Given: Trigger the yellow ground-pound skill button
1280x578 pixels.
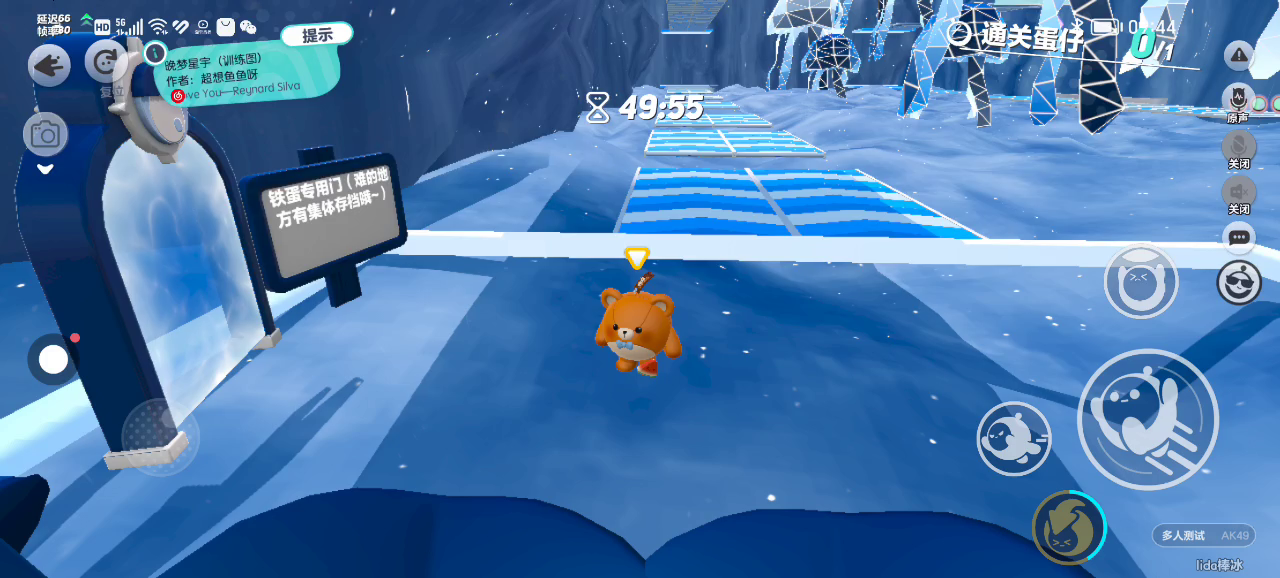Looking at the screenshot, I should pos(1068,527).
